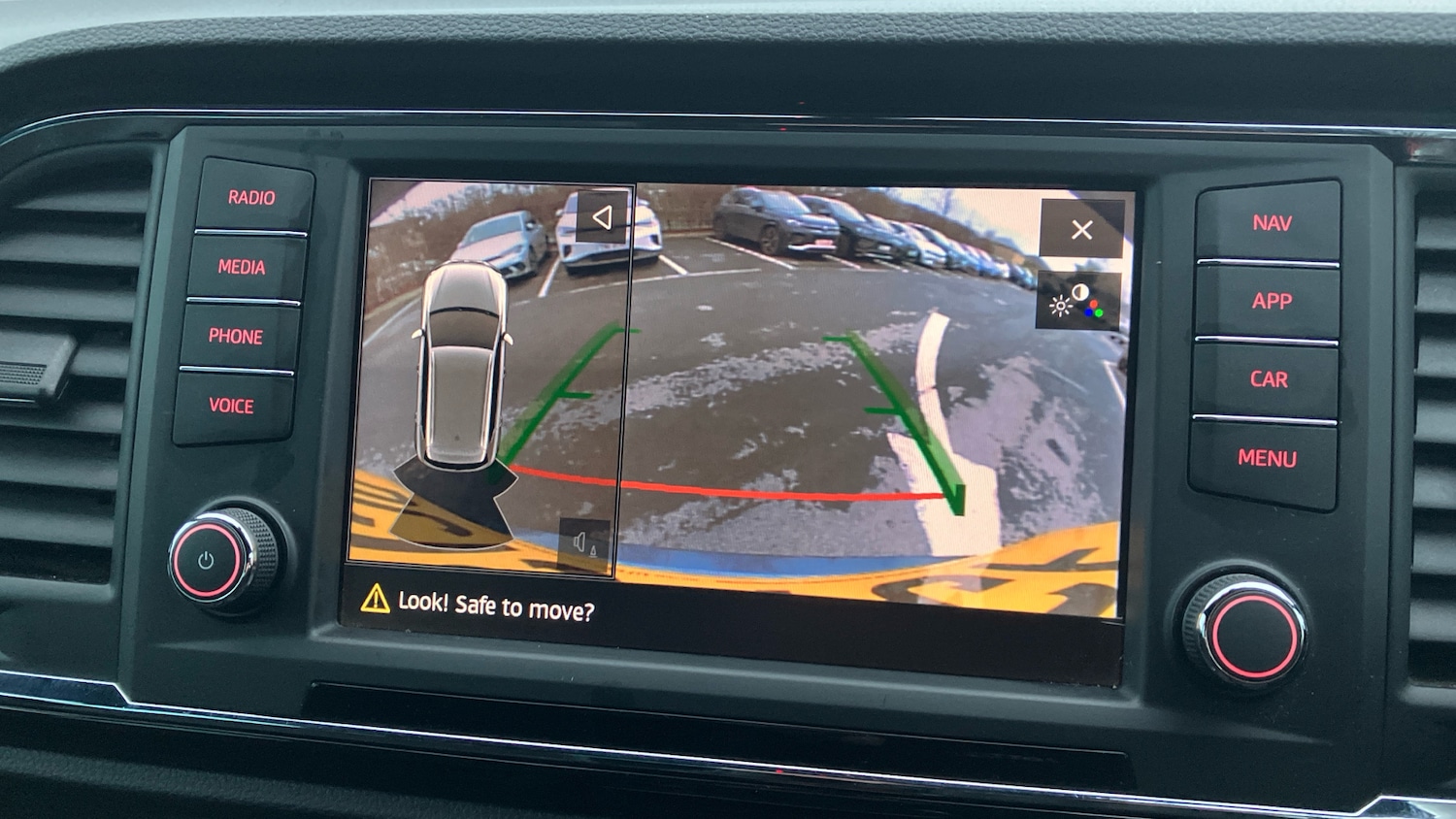Select the RGB color dots icon
1456x819 pixels.
click(x=1095, y=309)
